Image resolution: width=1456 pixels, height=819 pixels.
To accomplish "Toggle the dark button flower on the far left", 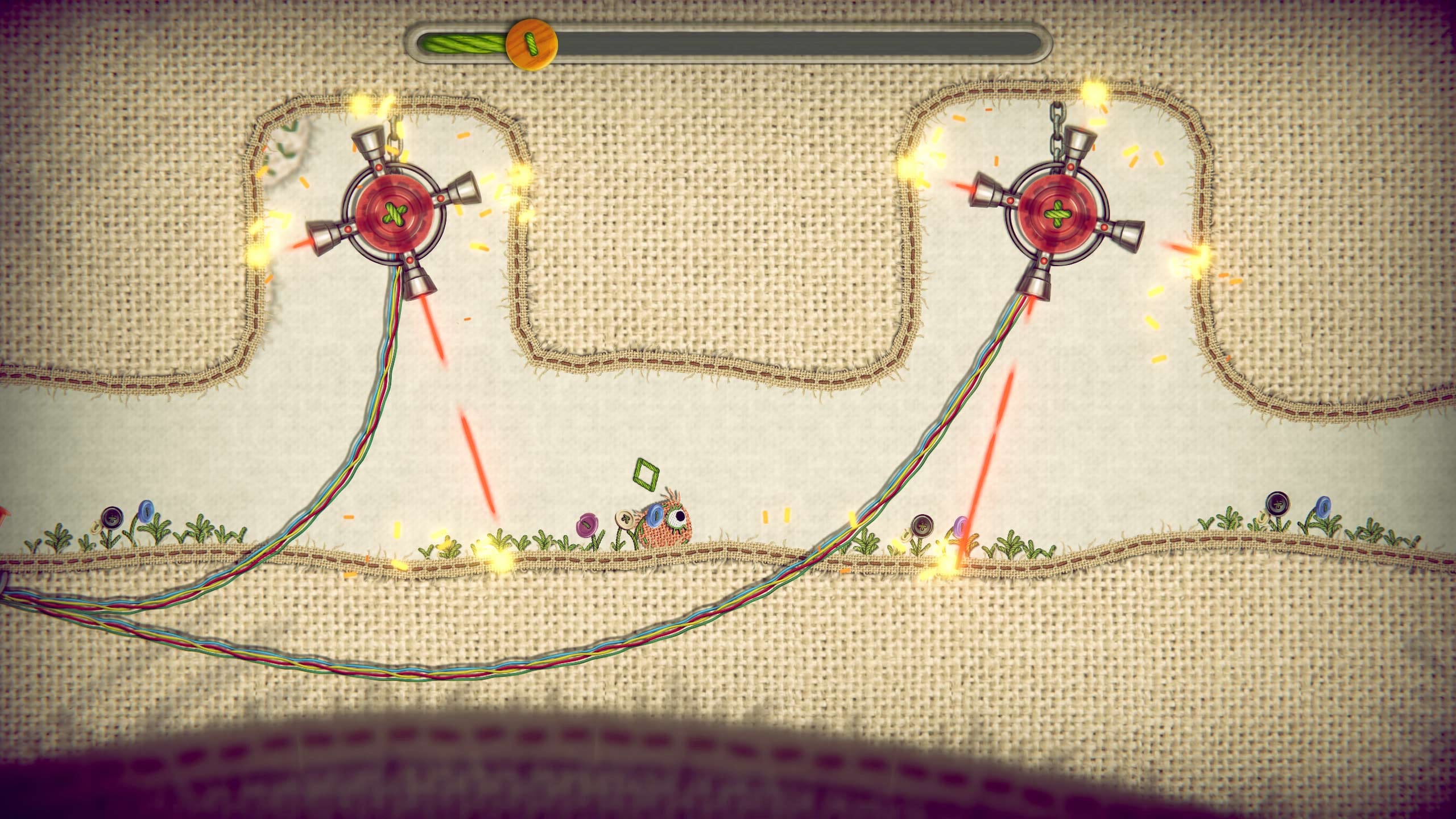I will tap(113, 517).
